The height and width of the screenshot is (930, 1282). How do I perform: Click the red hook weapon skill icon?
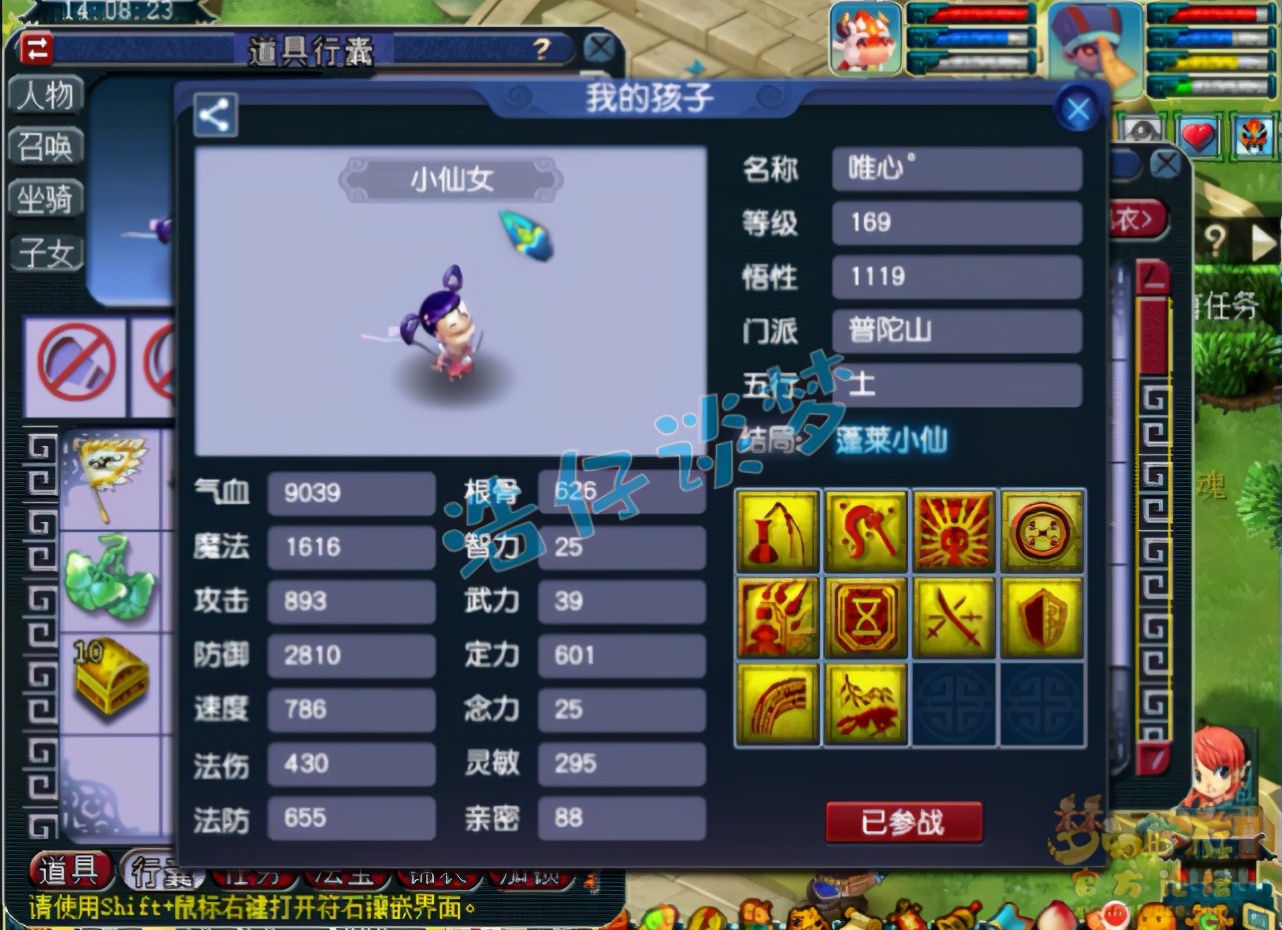click(x=866, y=530)
